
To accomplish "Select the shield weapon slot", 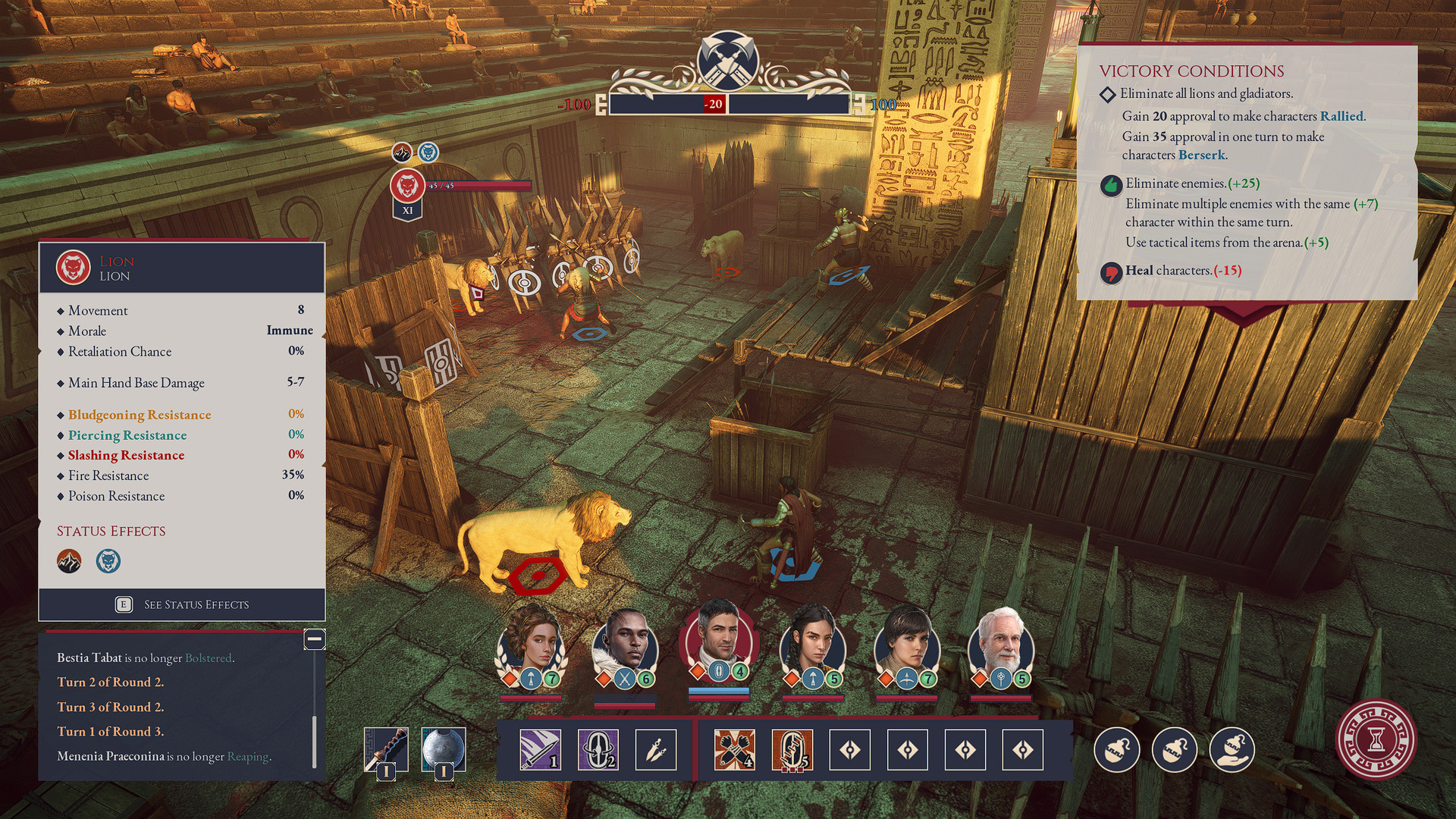I will click(444, 747).
